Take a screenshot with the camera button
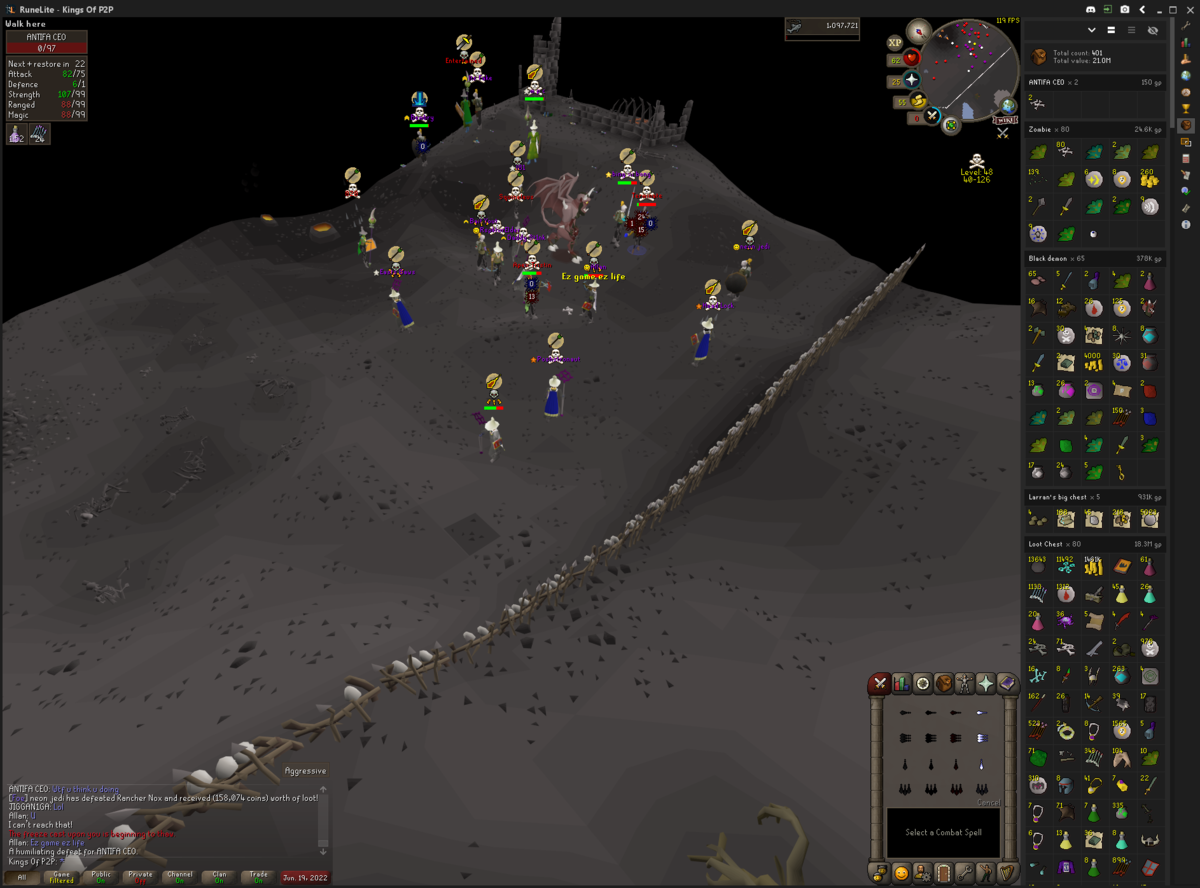This screenshot has width=1200, height=888. click(1125, 9)
